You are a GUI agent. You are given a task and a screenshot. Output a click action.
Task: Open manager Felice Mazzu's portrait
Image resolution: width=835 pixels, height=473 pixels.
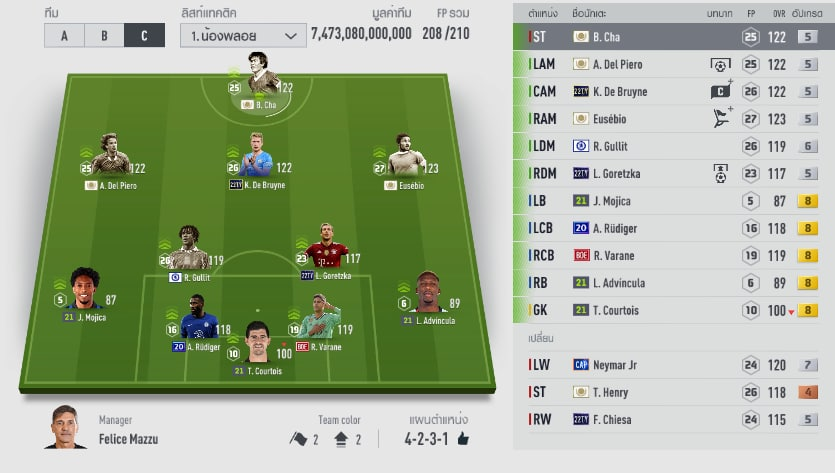coord(66,428)
